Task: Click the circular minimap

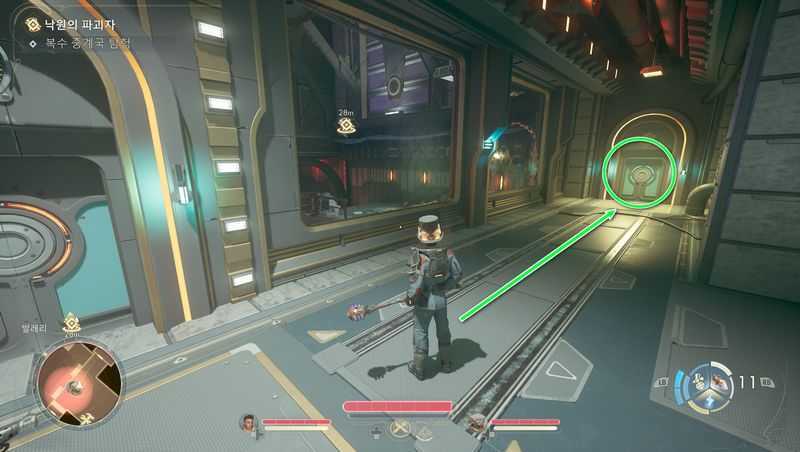Action: (79, 380)
